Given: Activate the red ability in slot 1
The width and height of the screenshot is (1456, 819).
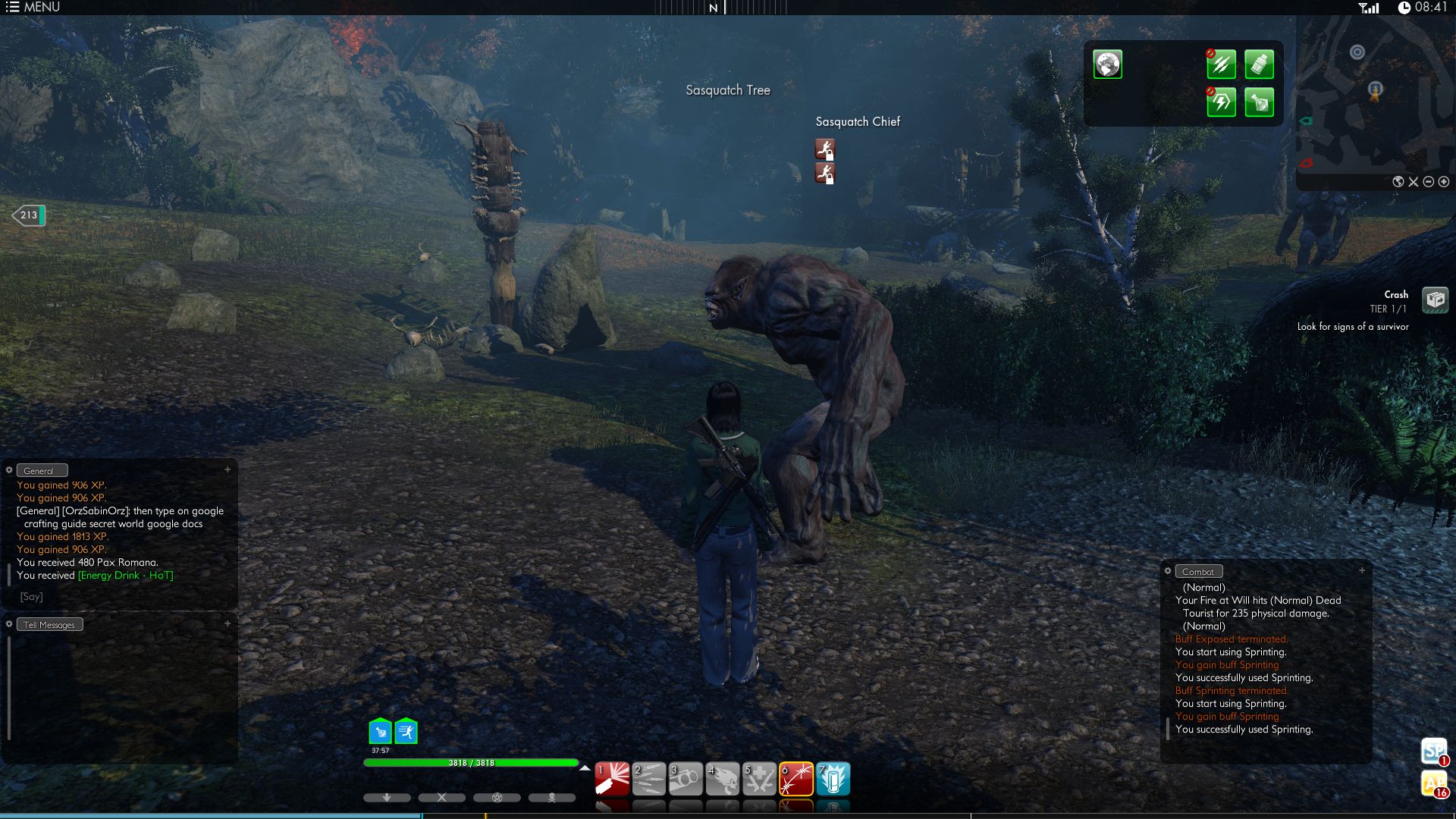Looking at the screenshot, I should tap(612, 779).
